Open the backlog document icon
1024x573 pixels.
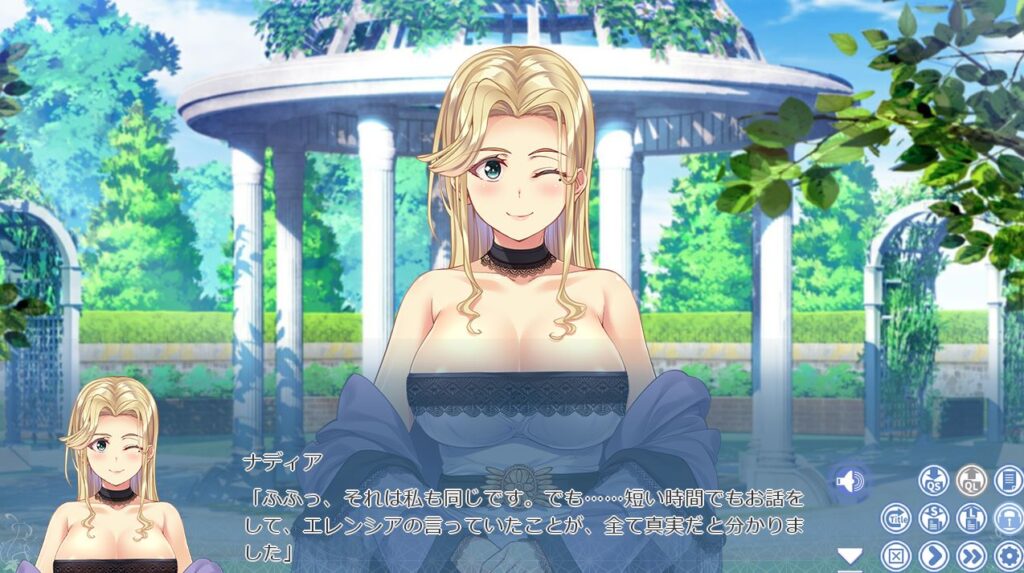(1008, 481)
